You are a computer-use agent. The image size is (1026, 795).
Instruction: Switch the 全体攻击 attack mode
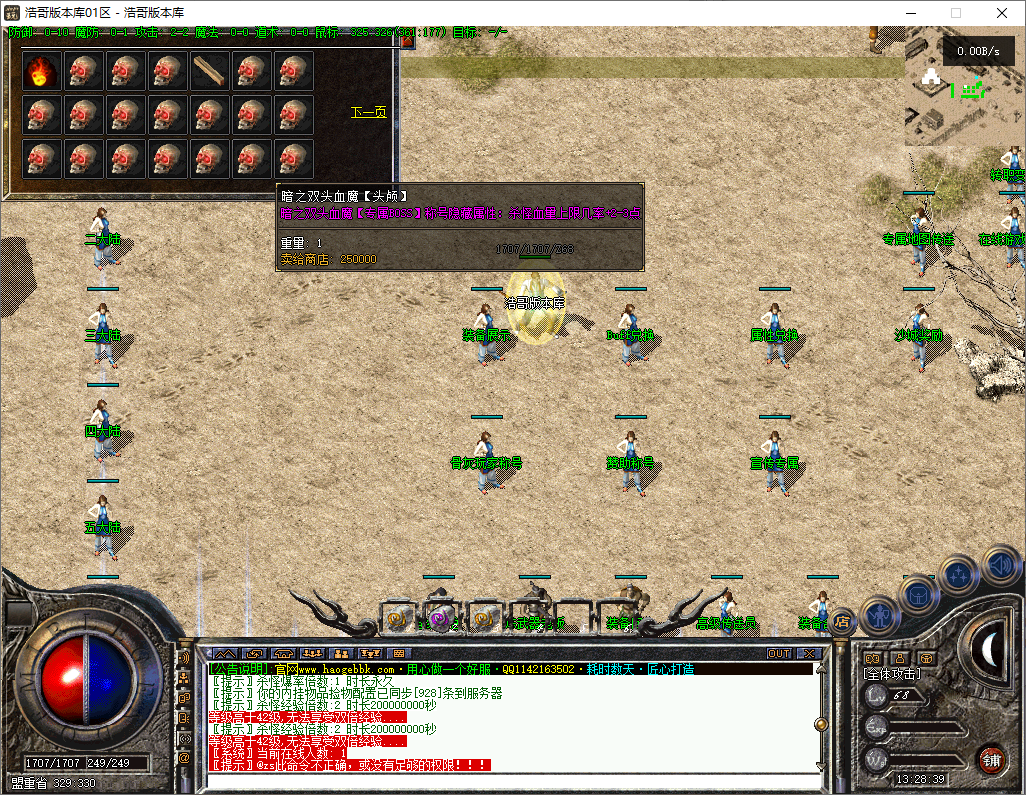click(x=892, y=675)
